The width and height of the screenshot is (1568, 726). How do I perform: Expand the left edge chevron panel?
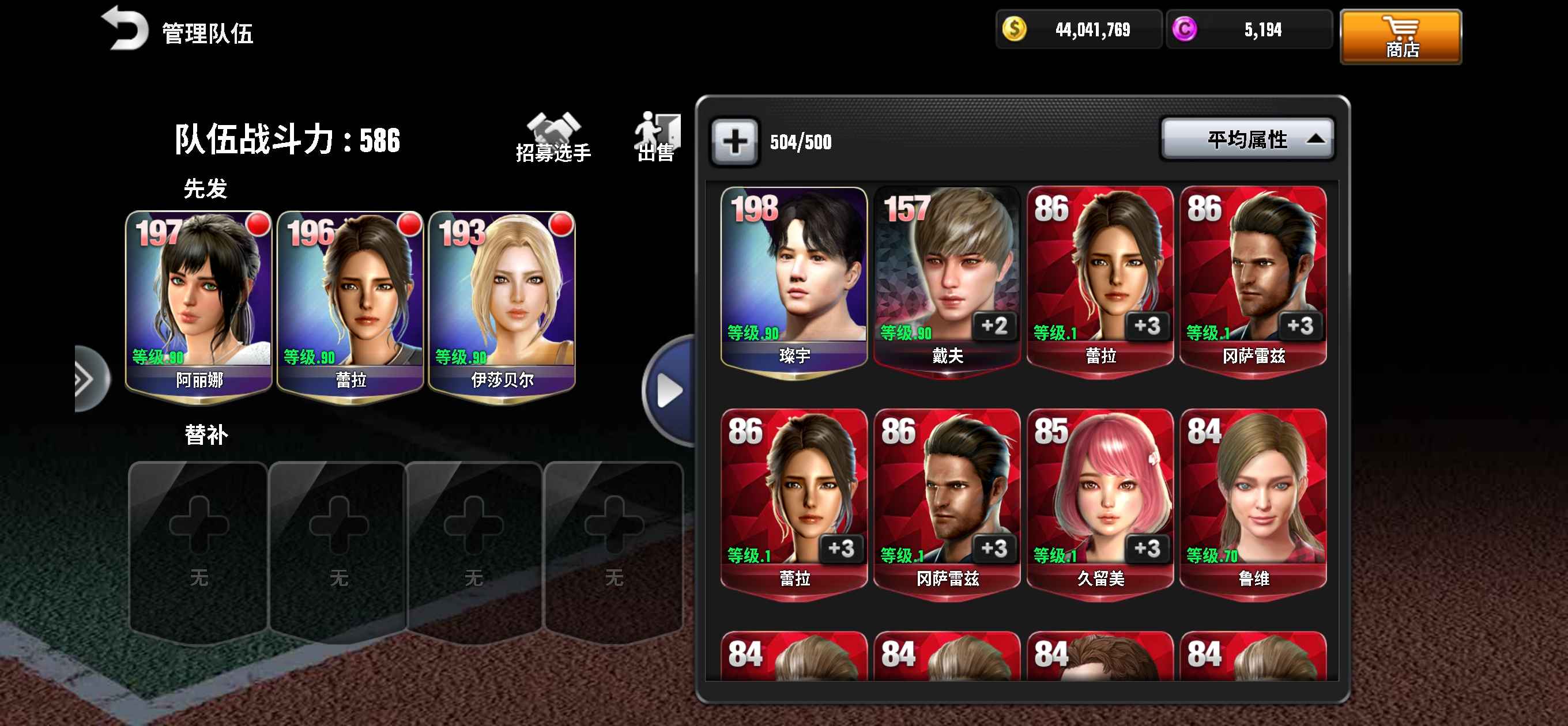(87, 380)
